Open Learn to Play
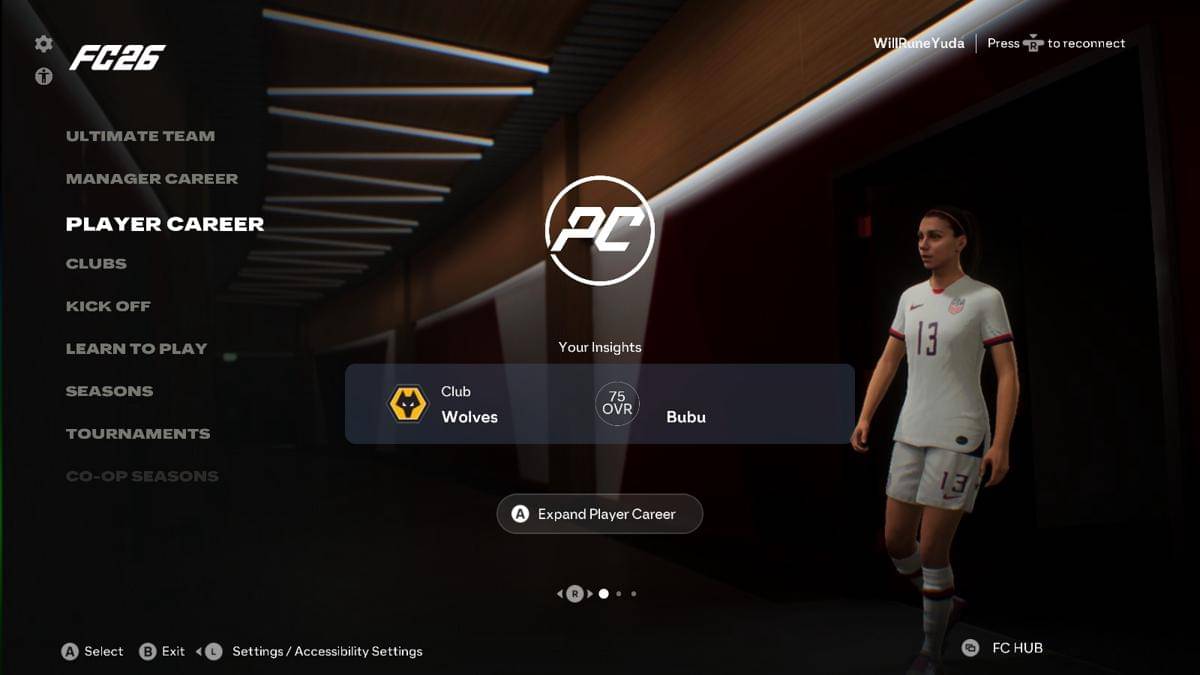 [136, 349]
